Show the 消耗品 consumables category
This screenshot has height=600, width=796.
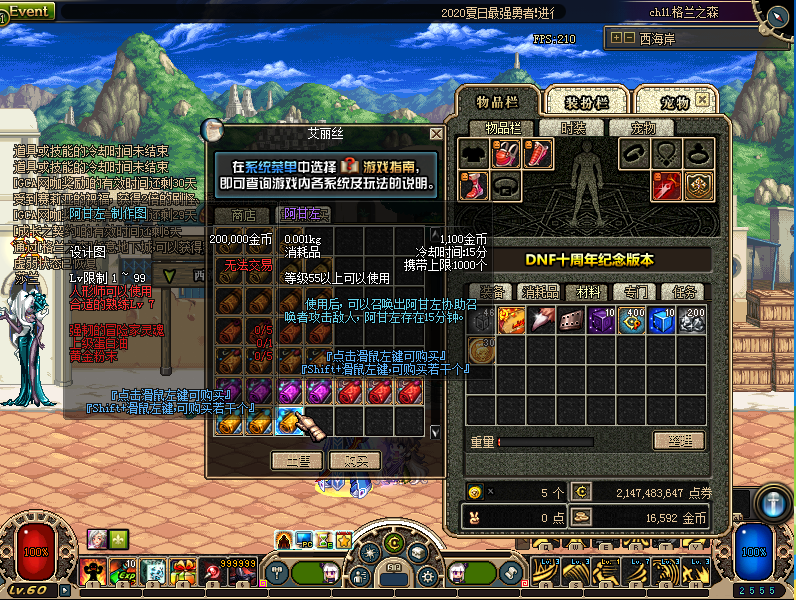point(541,292)
